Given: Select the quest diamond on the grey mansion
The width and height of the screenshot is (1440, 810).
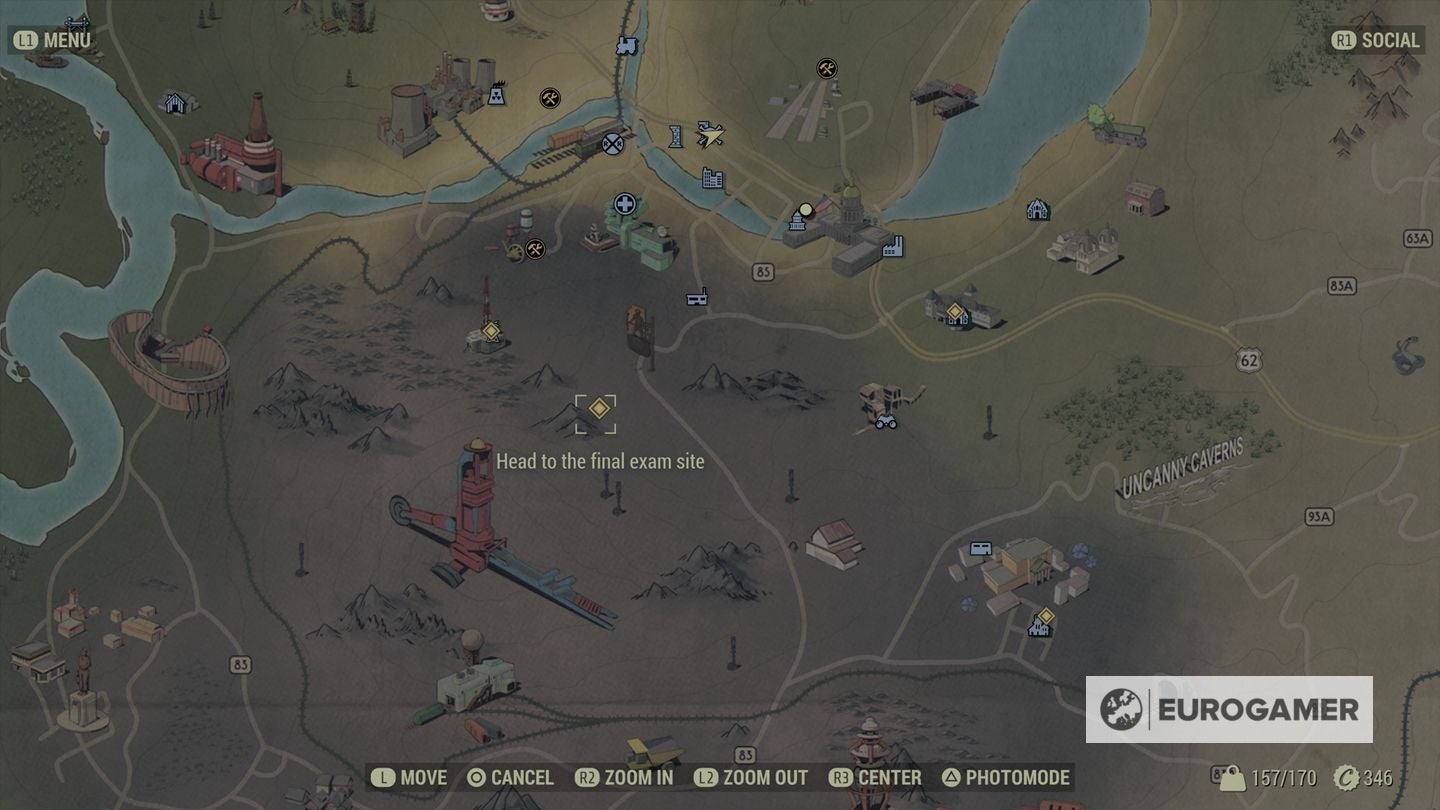Looking at the screenshot, I should coord(956,313).
